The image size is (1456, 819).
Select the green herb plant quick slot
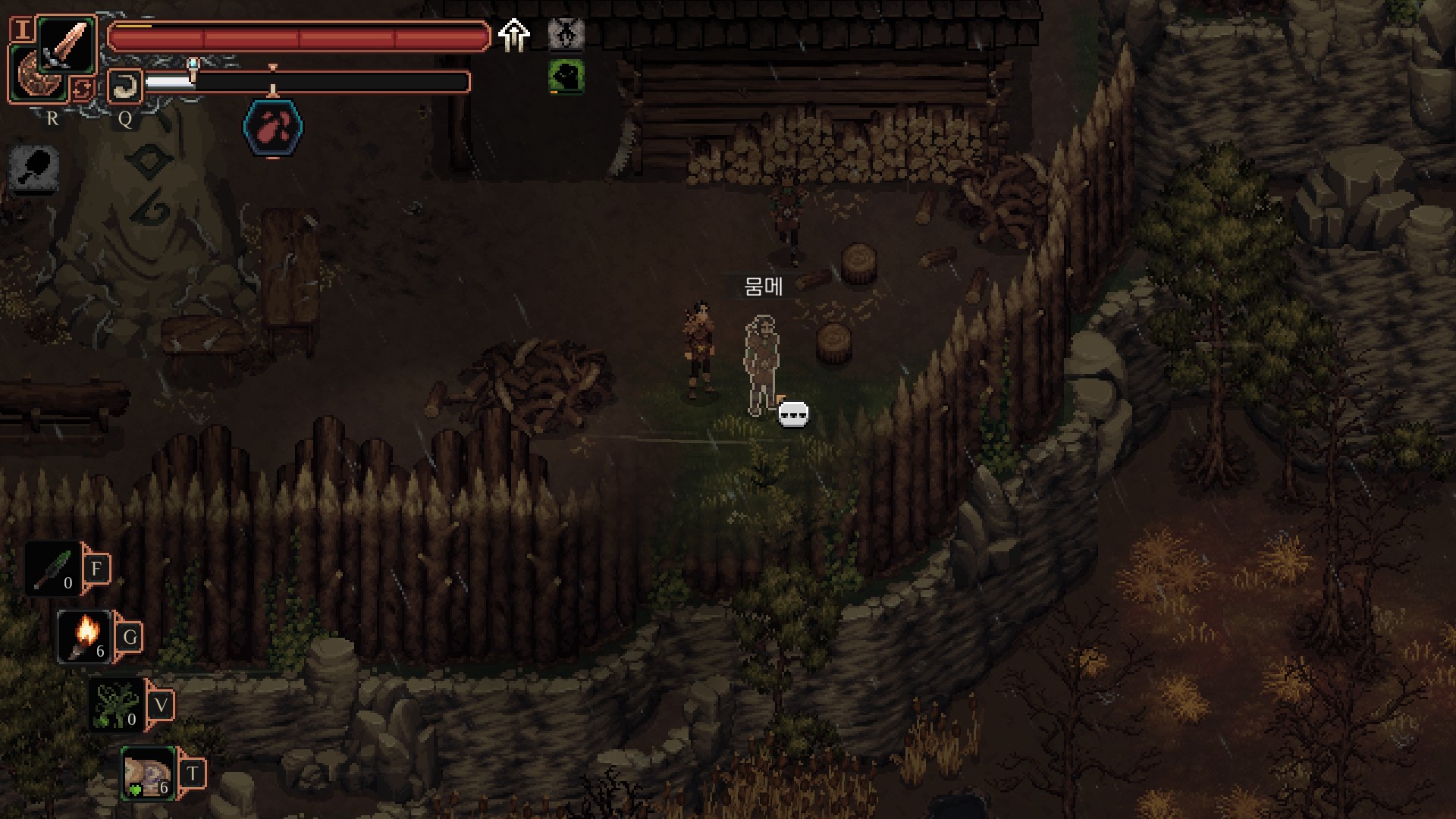[x=116, y=704]
